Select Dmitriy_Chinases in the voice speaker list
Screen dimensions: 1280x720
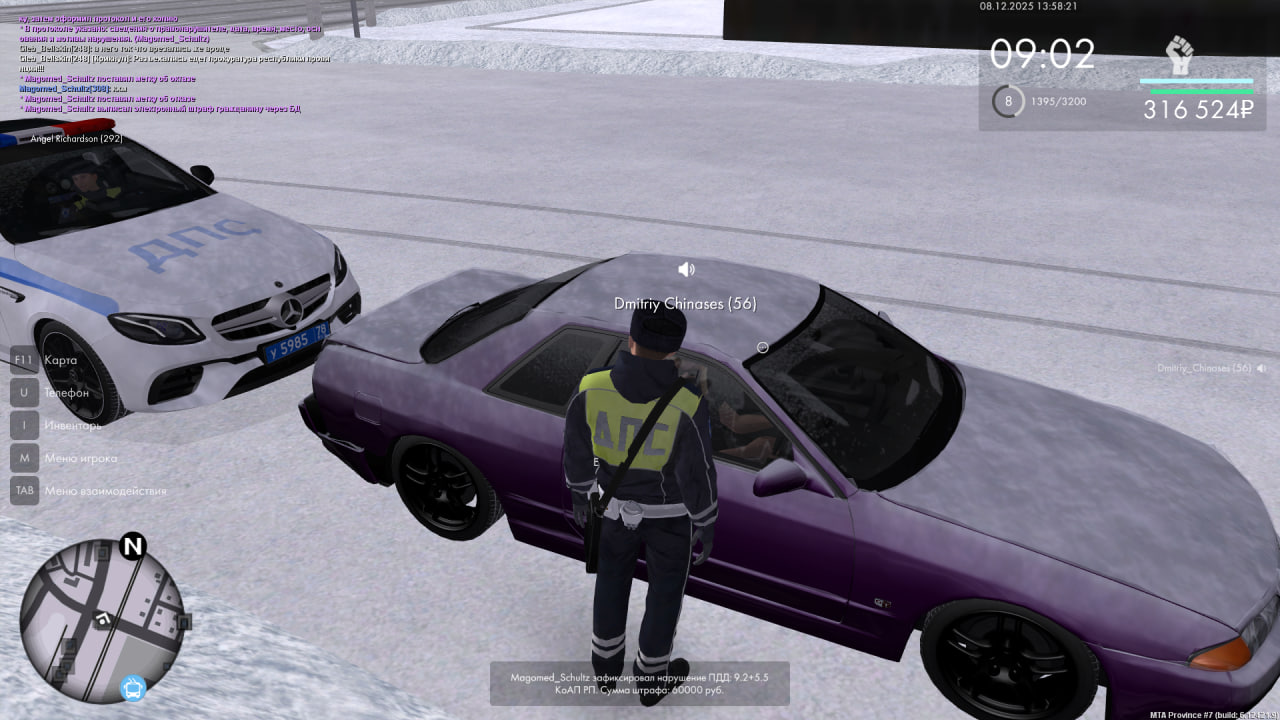click(x=1204, y=368)
